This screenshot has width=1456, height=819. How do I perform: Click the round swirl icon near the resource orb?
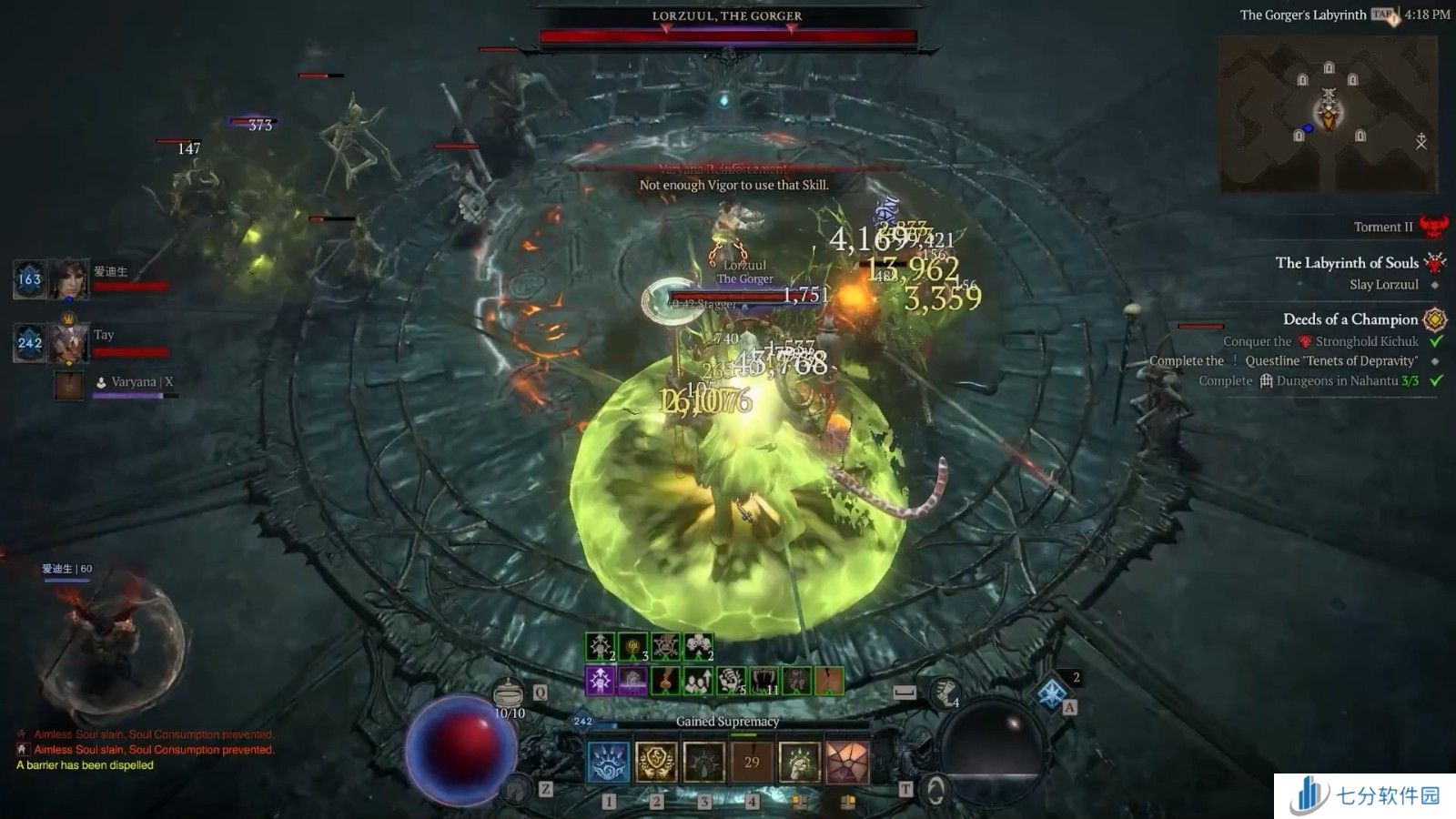click(934, 789)
